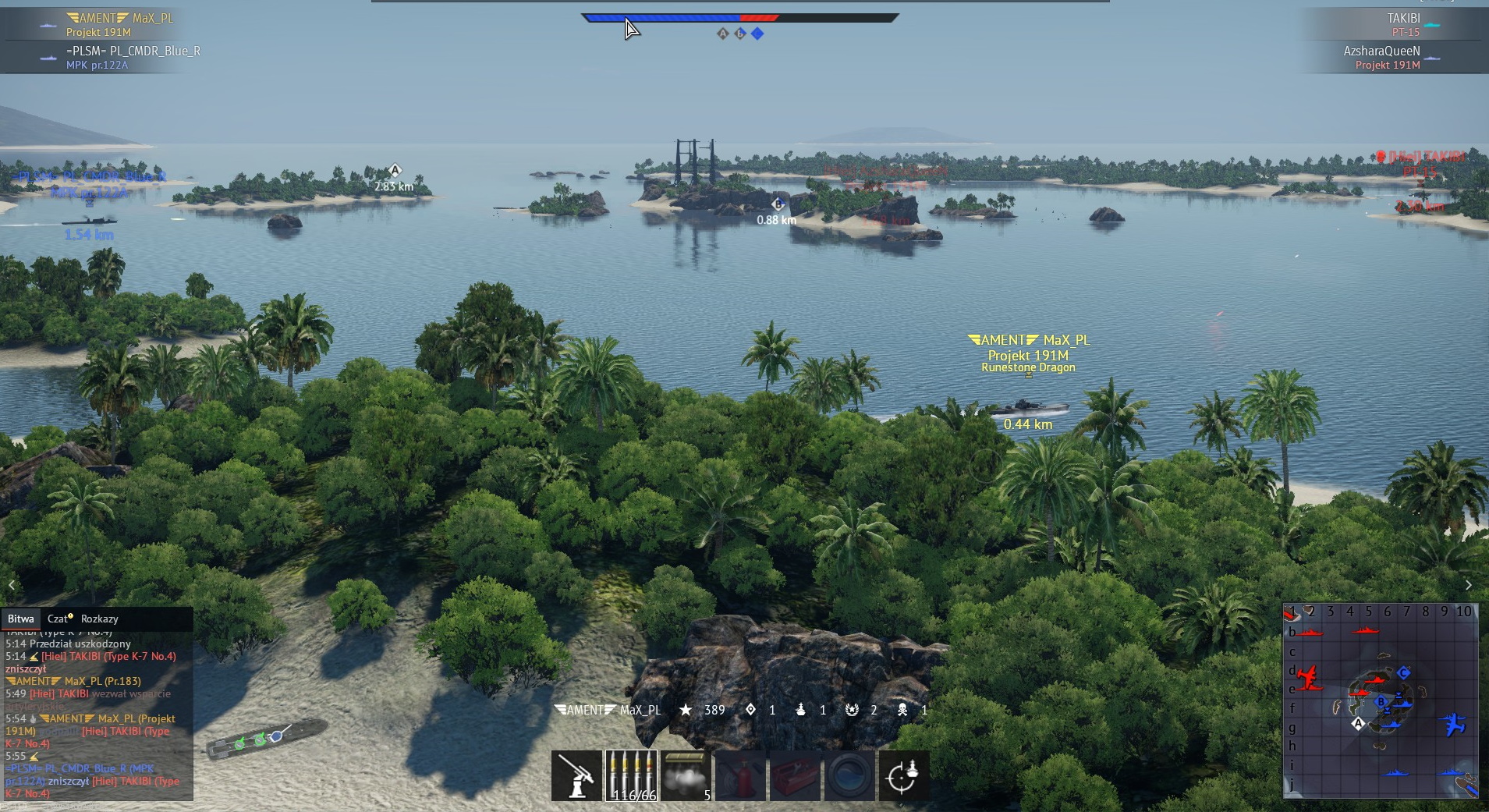This screenshot has height=812, width=1489.
Task: Open the Rozkazy tab
Action: (x=99, y=619)
